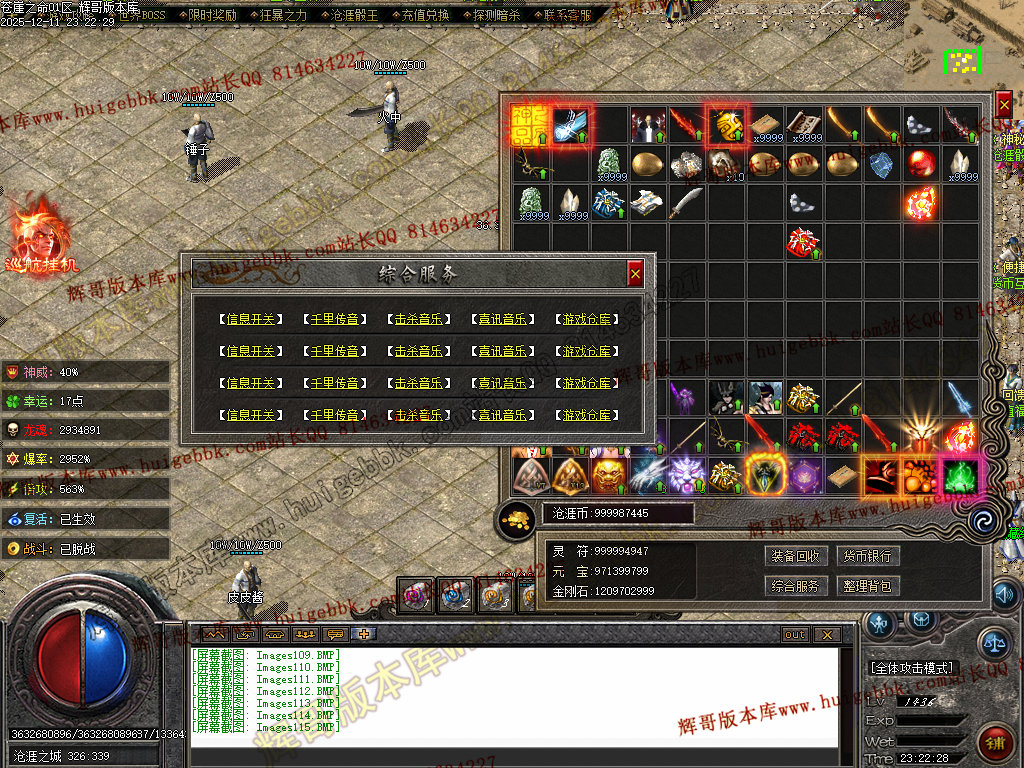The height and width of the screenshot is (768, 1024).
Task: Select the green flame icon with pink border
Action: click(x=961, y=476)
